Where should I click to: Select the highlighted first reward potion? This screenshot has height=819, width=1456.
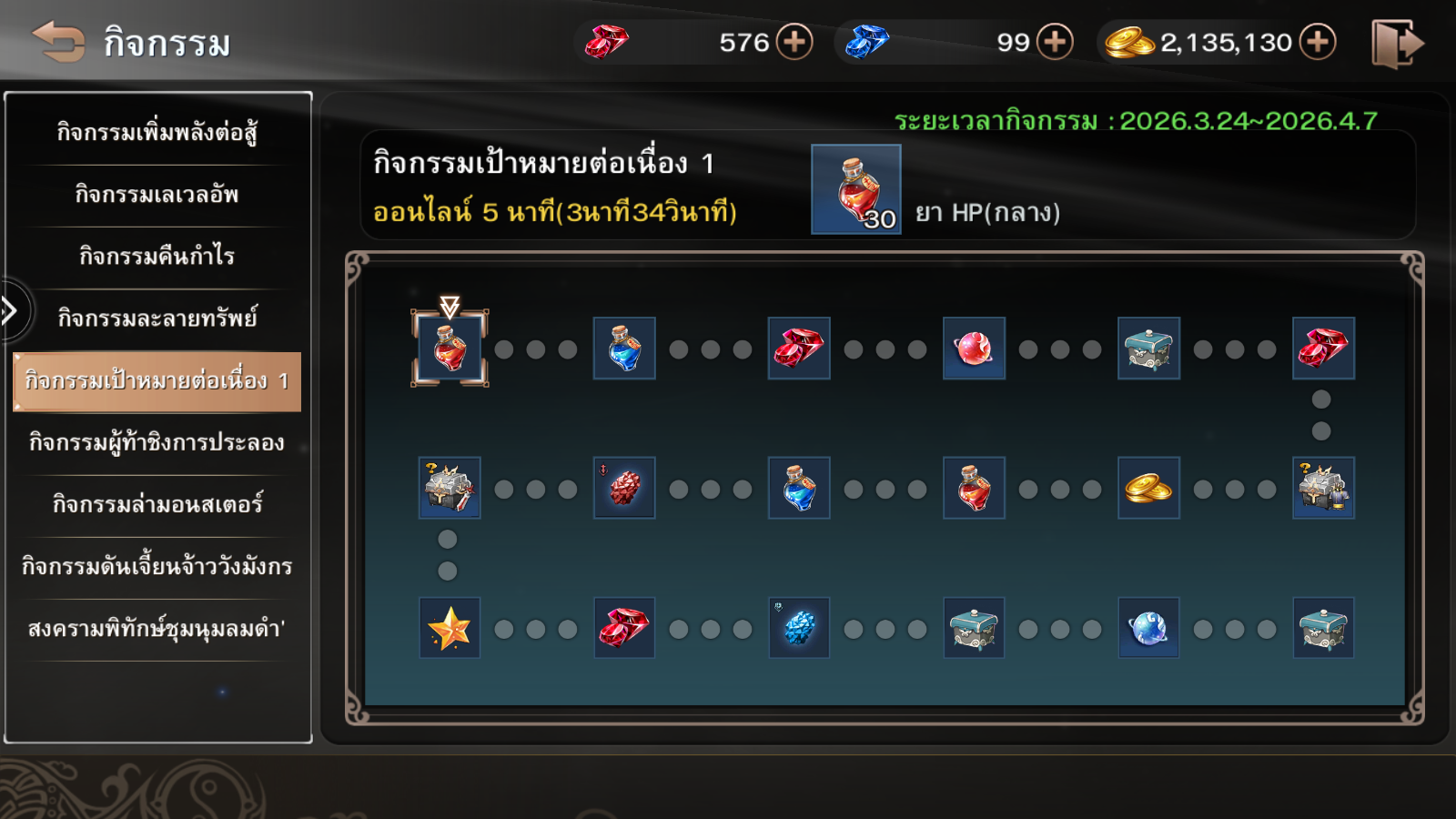point(450,349)
